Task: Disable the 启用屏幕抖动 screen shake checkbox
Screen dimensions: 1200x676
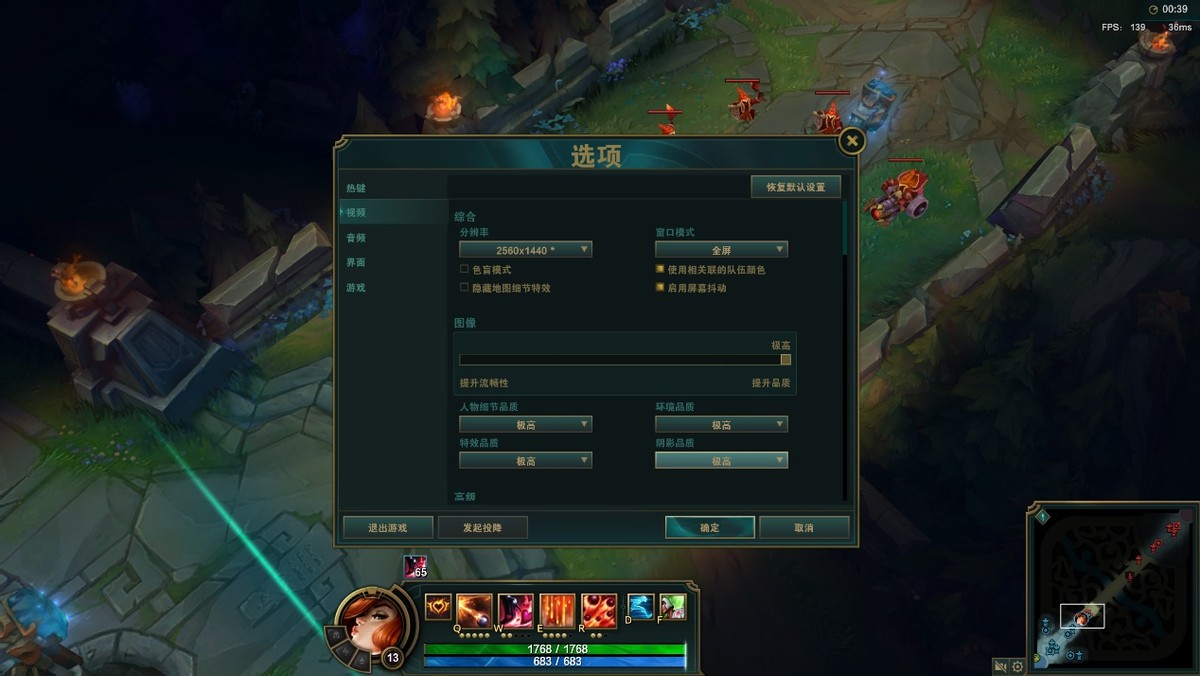Action: point(660,288)
